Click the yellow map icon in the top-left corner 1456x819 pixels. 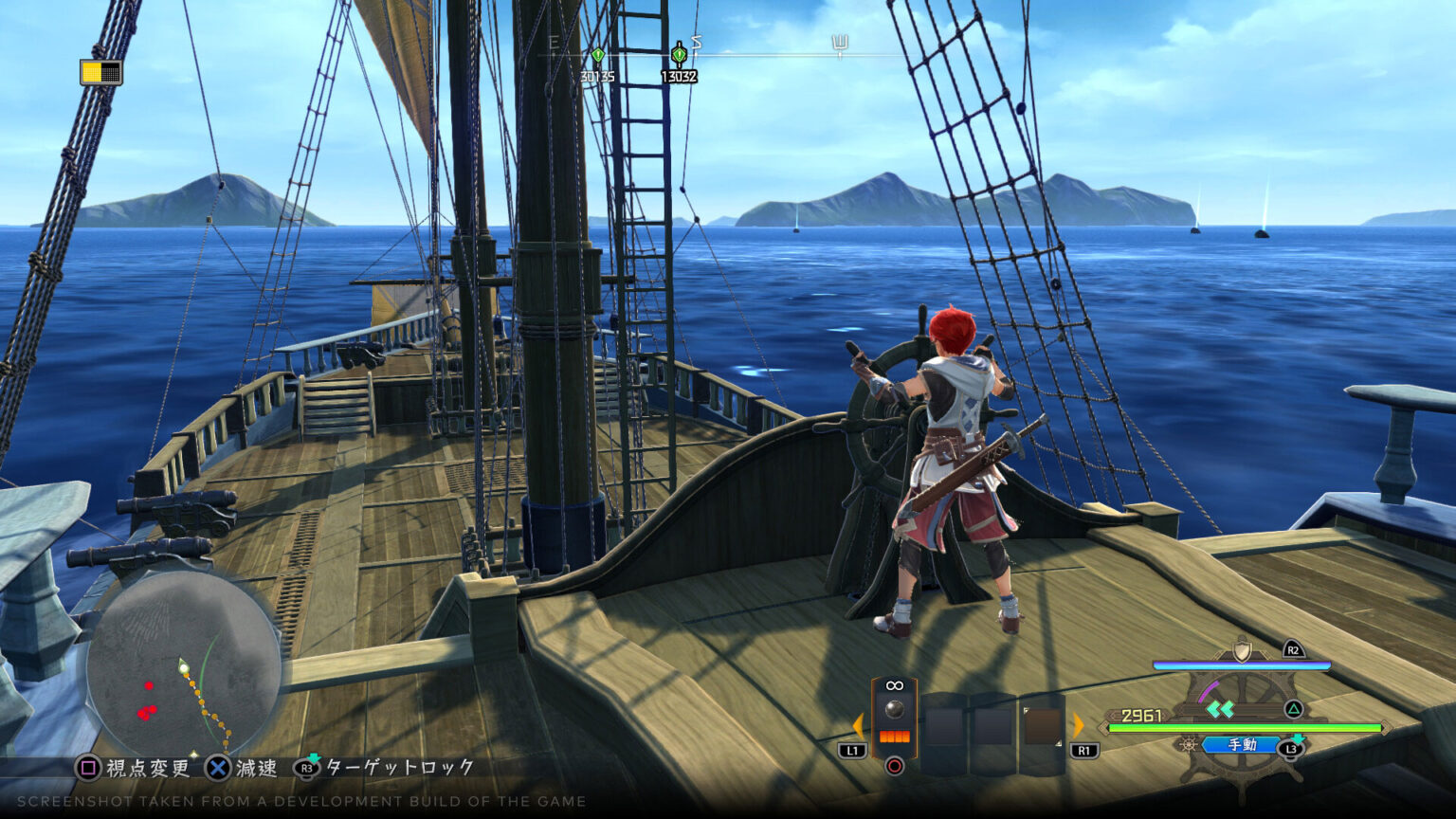(x=101, y=72)
